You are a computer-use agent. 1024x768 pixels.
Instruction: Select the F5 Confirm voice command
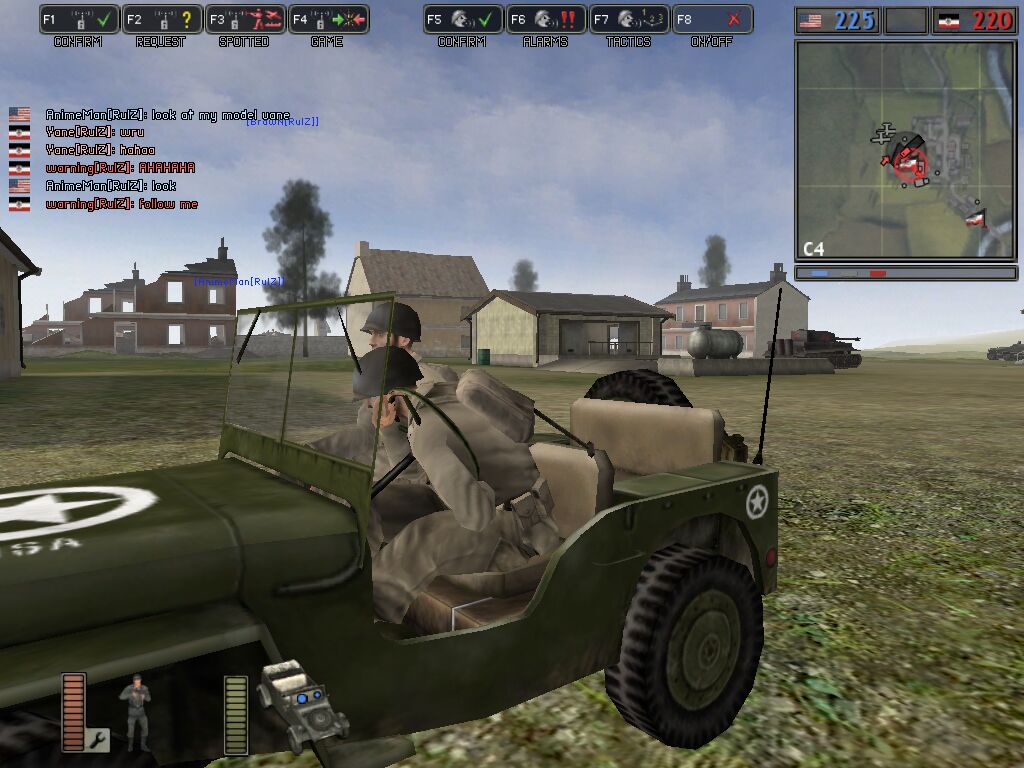tap(463, 20)
